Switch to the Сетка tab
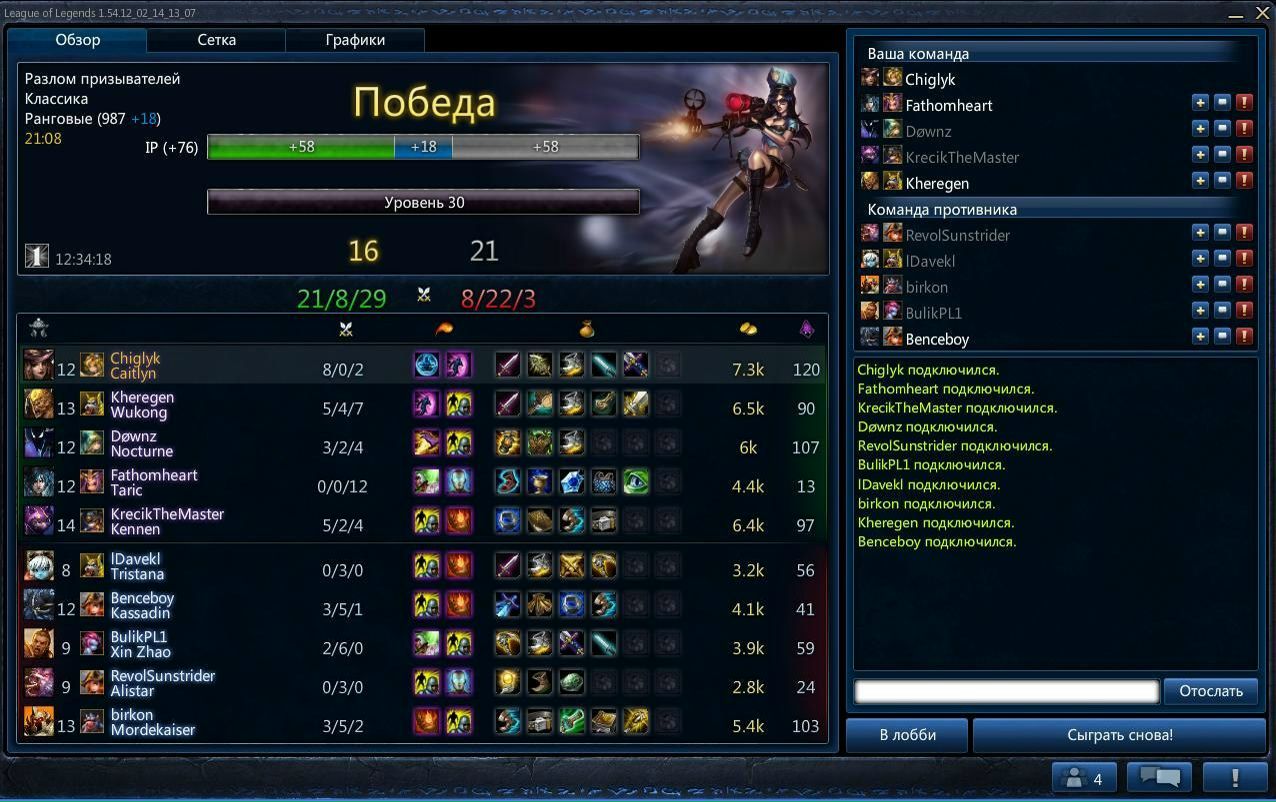This screenshot has height=802, width=1276. pos(216,40)
